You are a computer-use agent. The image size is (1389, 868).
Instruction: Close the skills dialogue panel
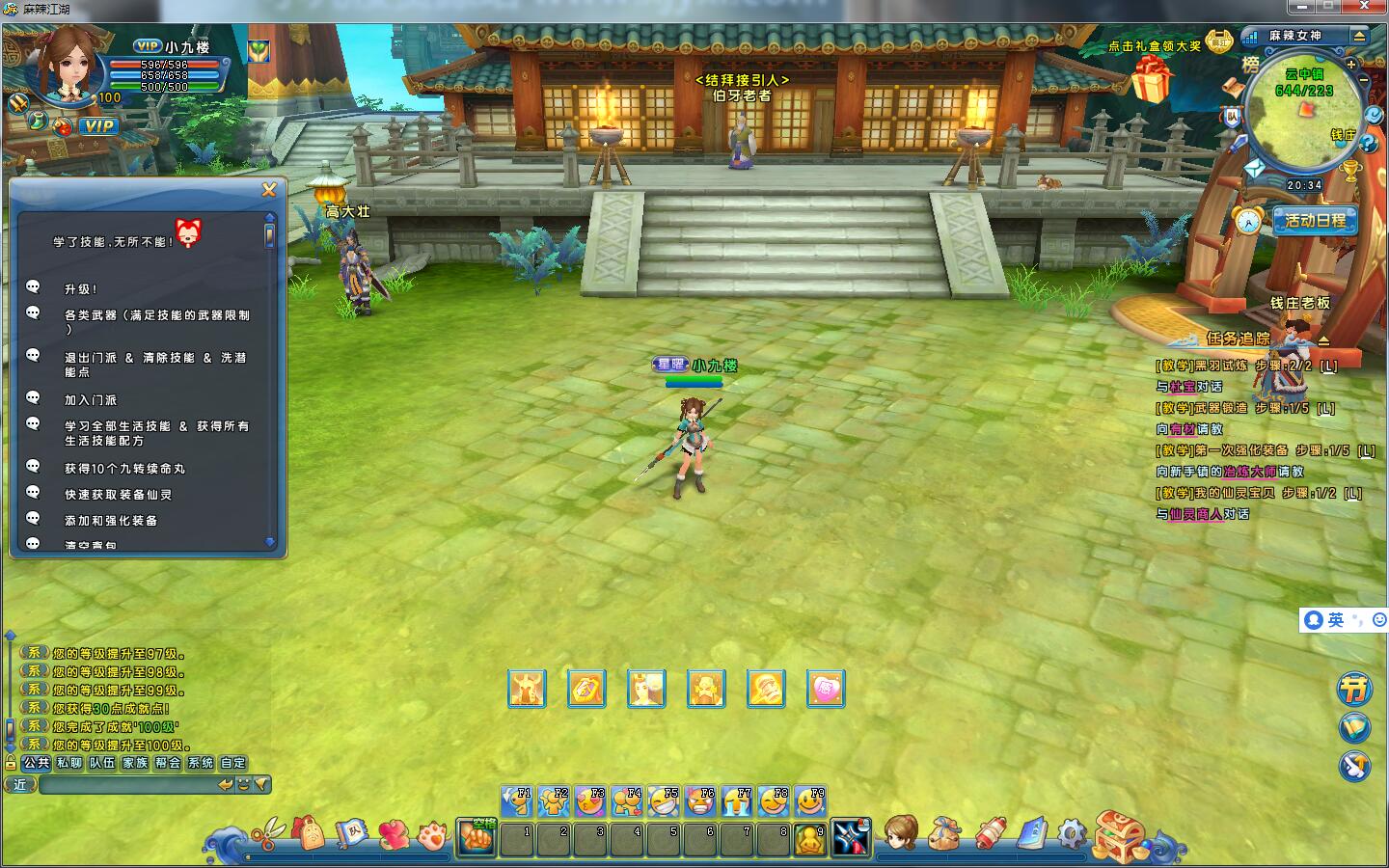point(269,190)
